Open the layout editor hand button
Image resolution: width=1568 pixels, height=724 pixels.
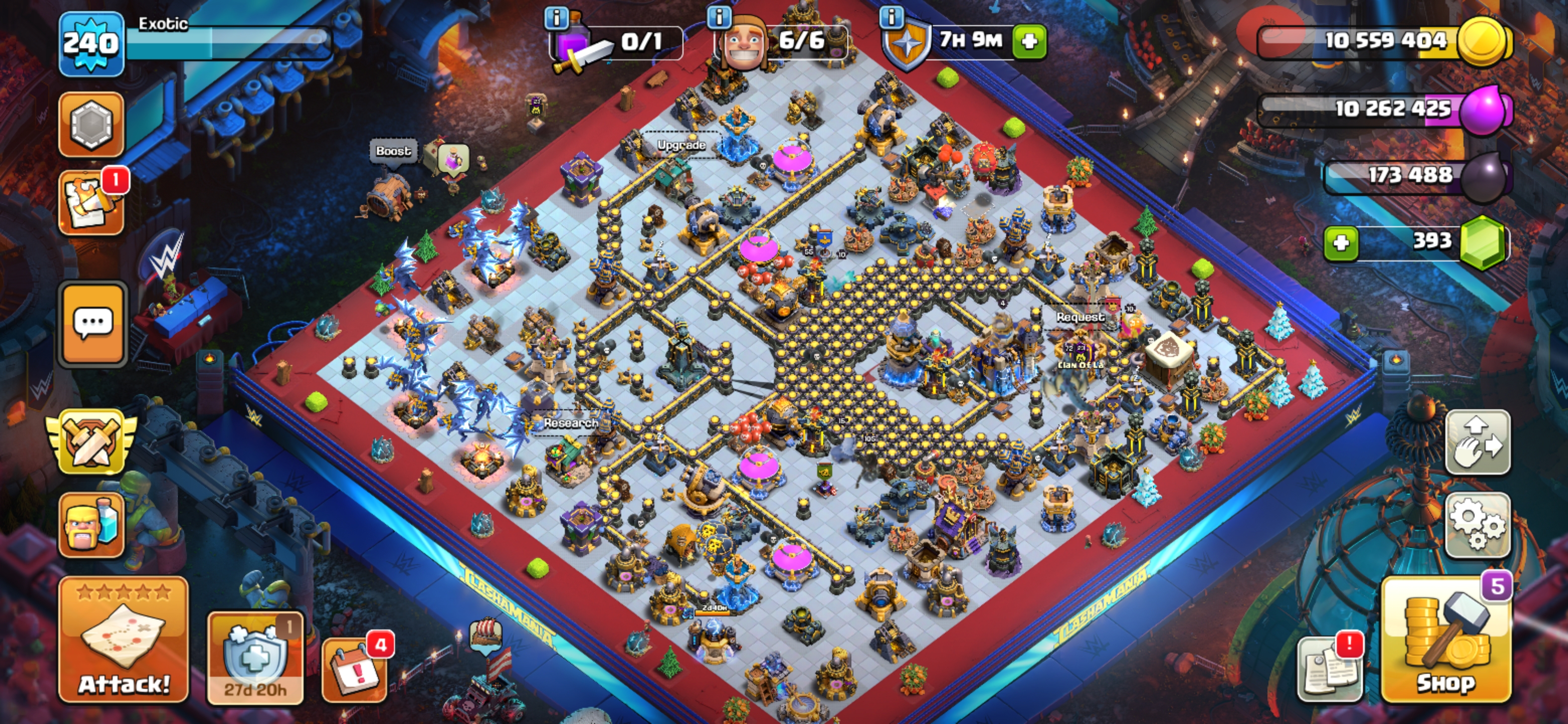1478,442
